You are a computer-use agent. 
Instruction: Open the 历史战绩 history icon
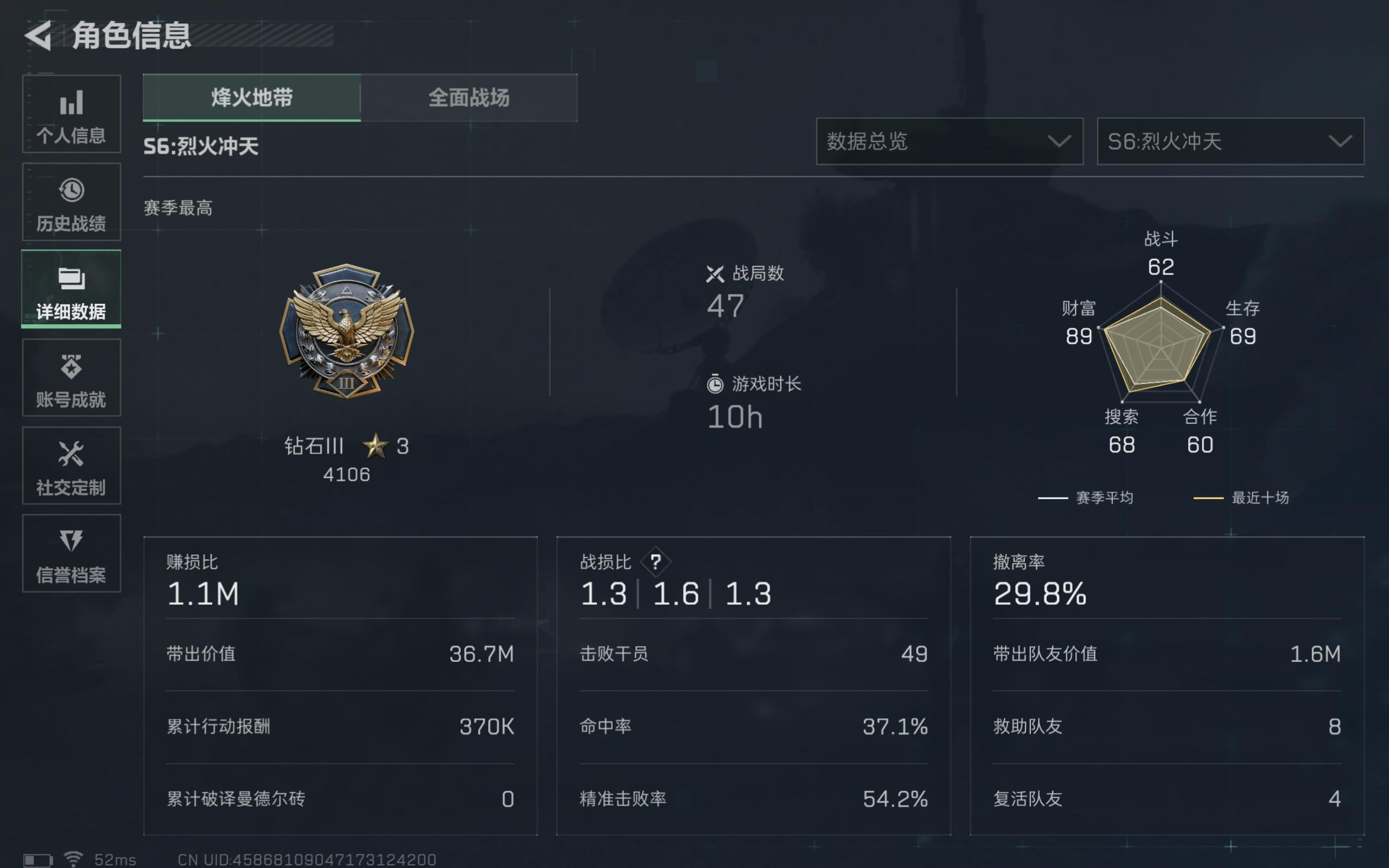[71, 202]
